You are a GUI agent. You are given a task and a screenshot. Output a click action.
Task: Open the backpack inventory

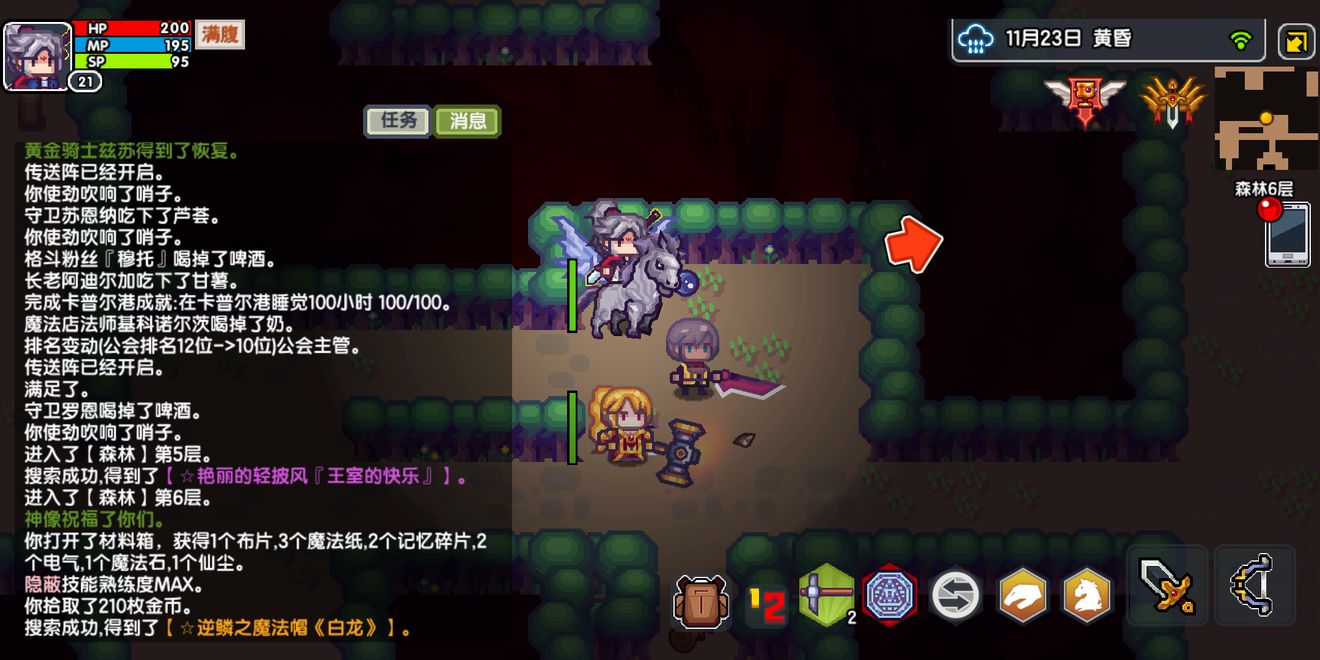coord(699,599)
